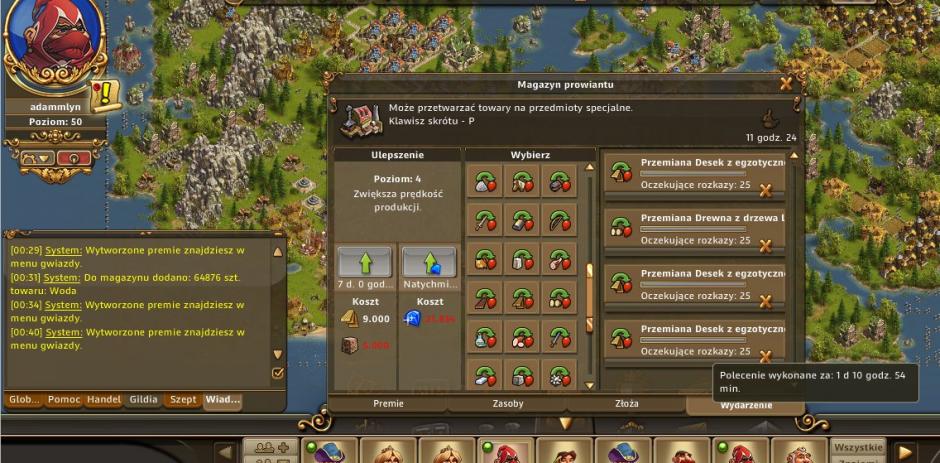Close the Magazyn prowiantu window
The width and height of the screenshot is (940, 463).
pyautogui.click(x=786, y=84)
